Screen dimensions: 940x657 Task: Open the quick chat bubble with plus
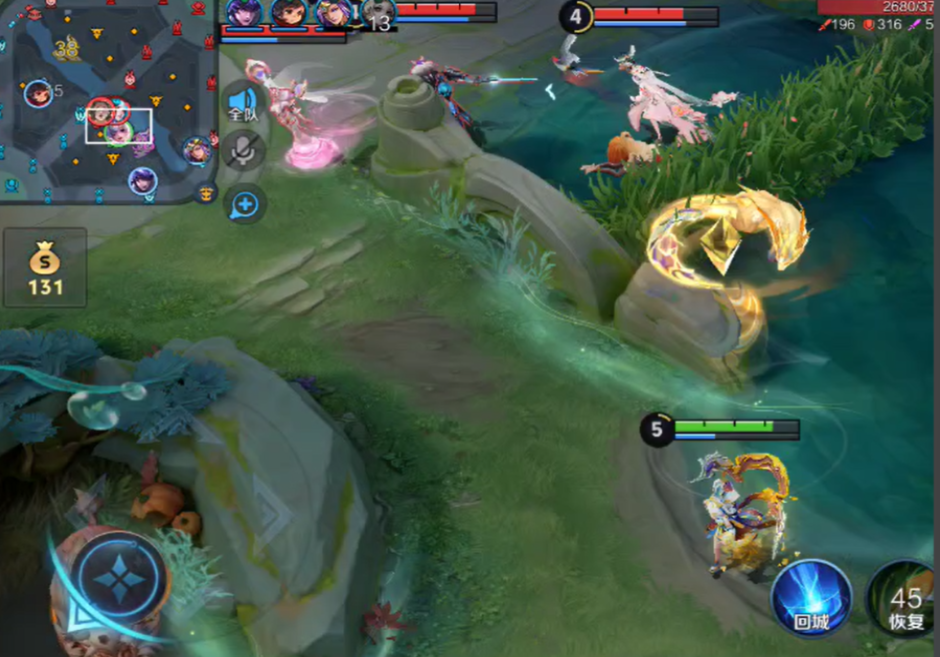point(245,205)
